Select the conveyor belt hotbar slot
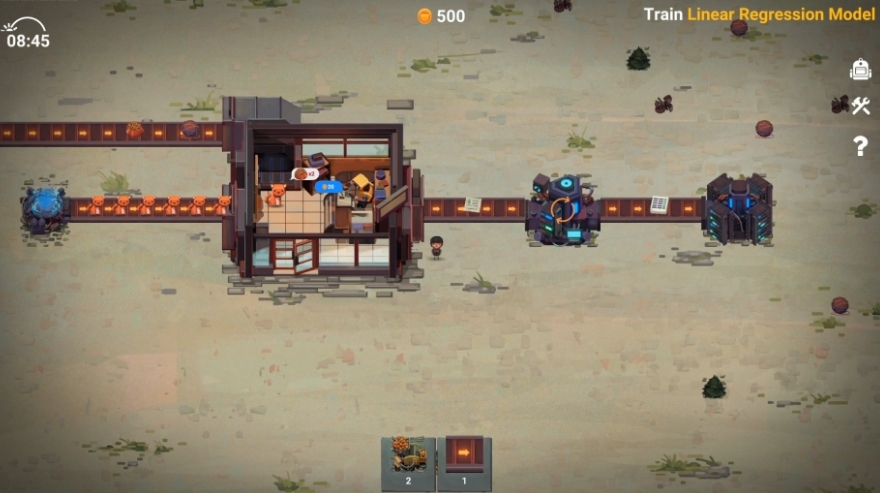The image size is (880, 493). tap(463, 462)
